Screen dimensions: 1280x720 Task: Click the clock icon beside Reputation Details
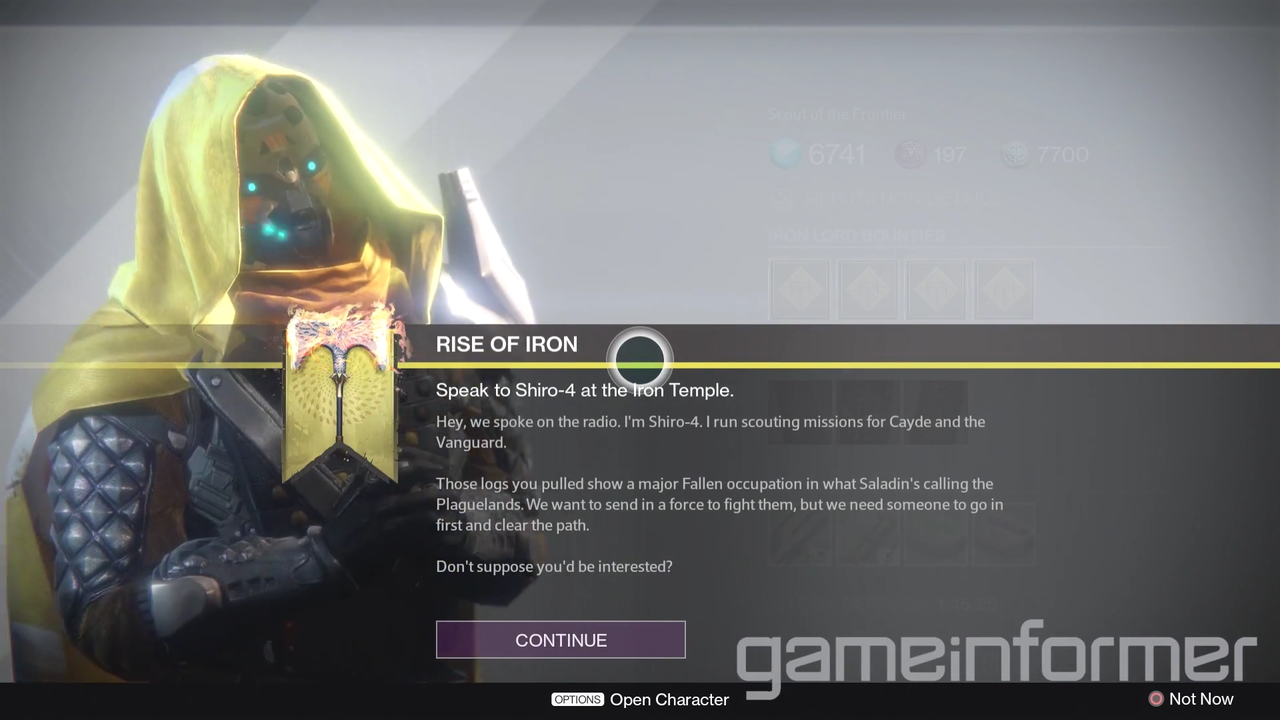[783, 199]
